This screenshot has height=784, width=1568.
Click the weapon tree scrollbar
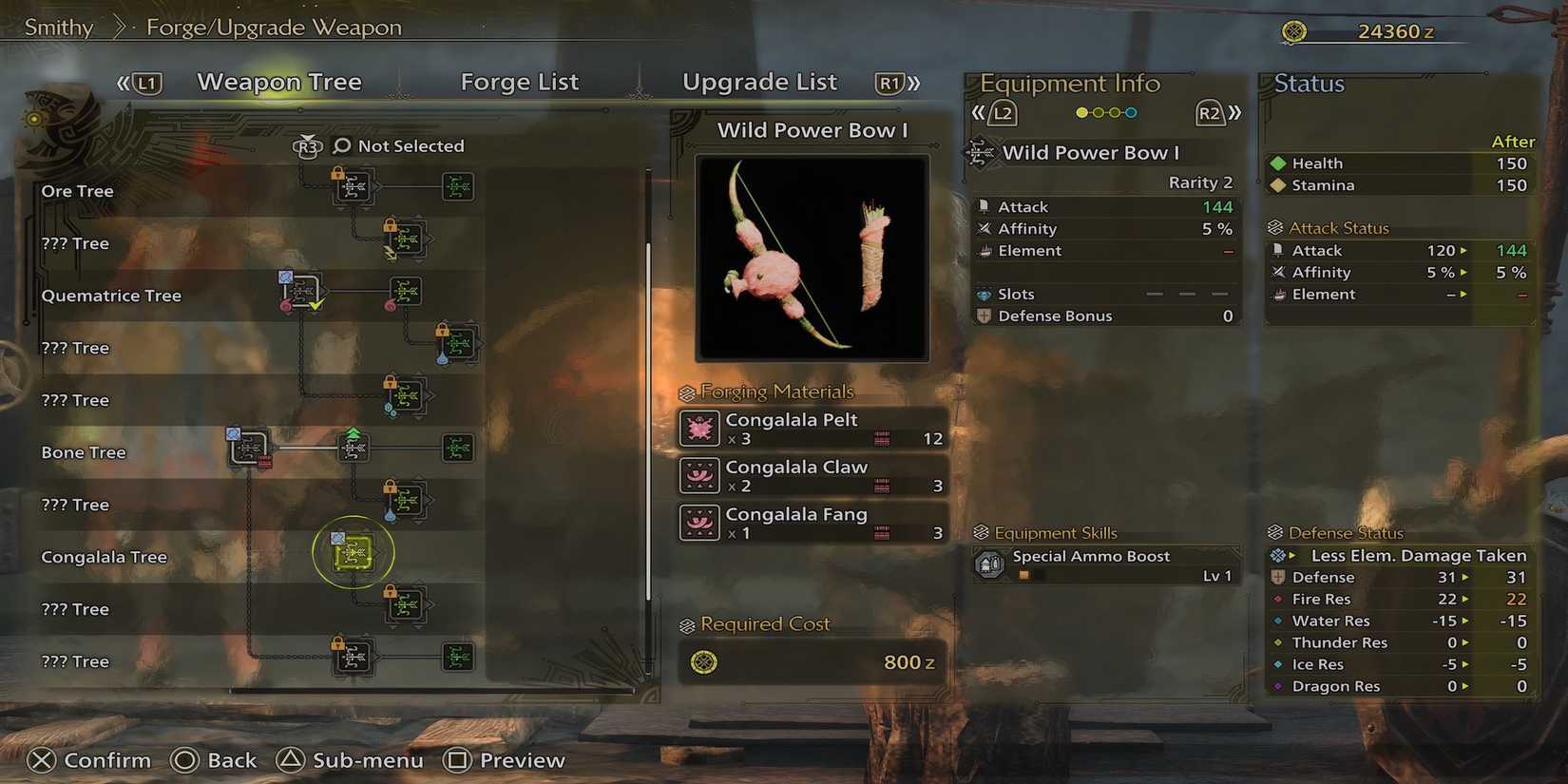(x=650, y=399)
